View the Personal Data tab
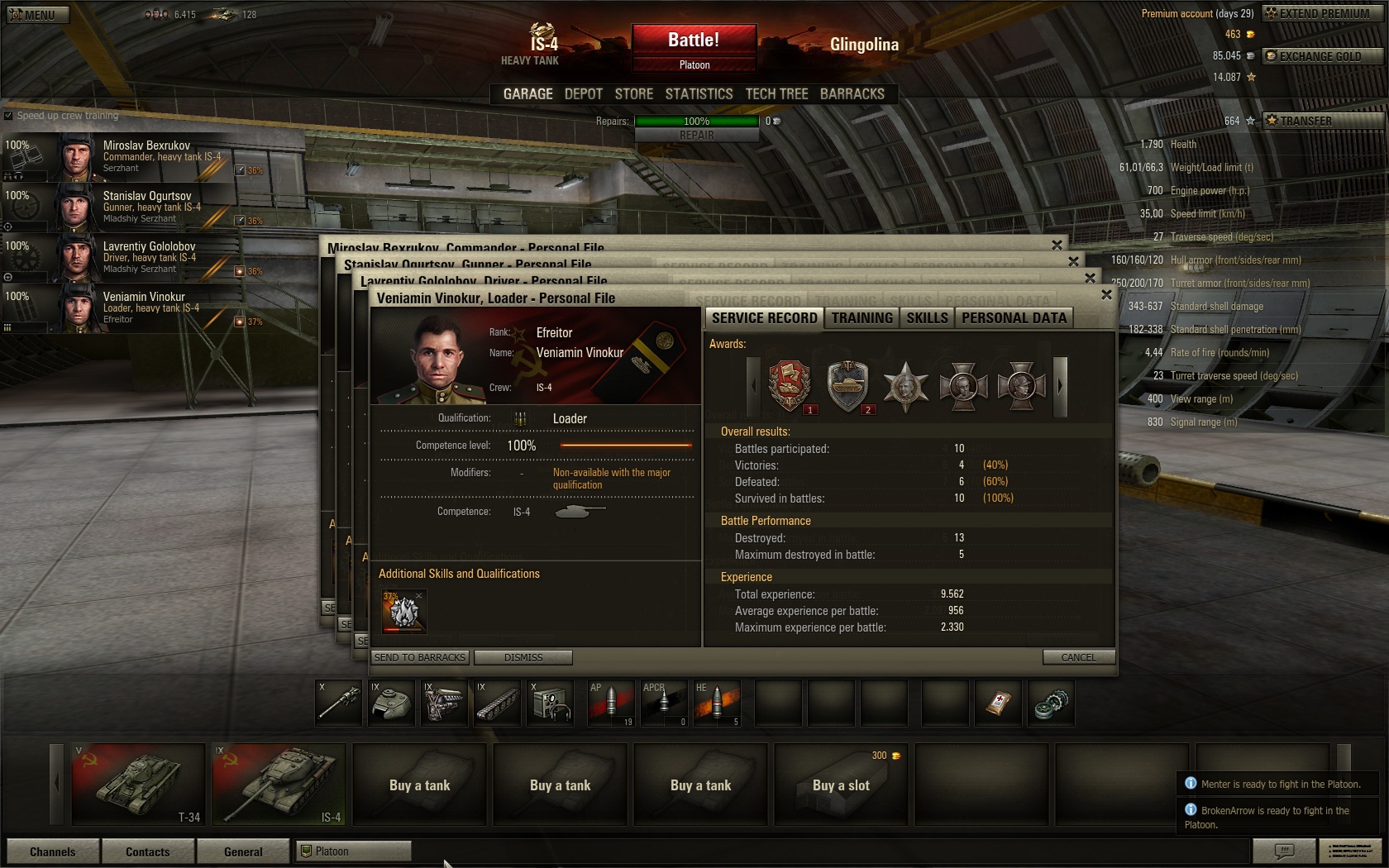Viewport: 1389px width, 868px height. point(1014,318)
